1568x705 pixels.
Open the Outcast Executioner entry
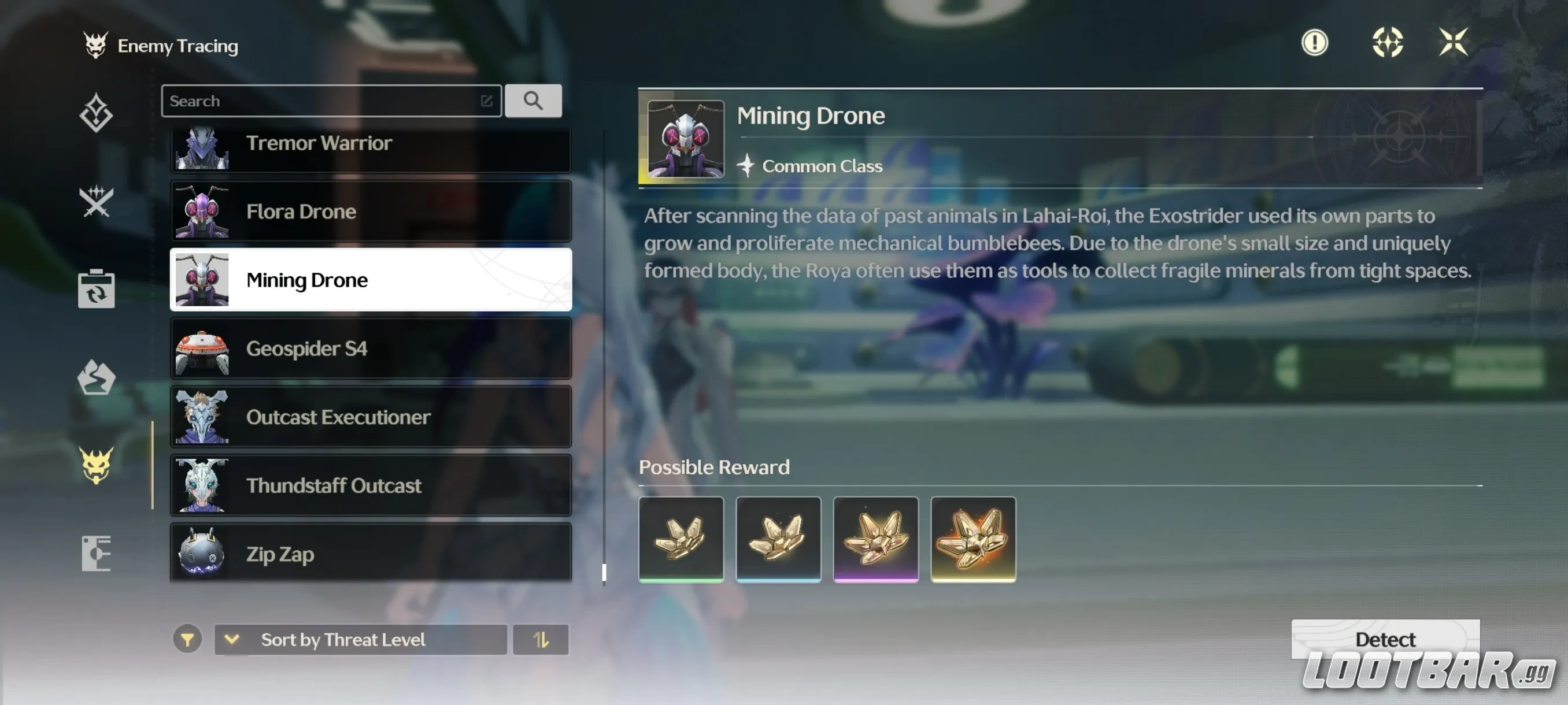[x=370, y=417]
